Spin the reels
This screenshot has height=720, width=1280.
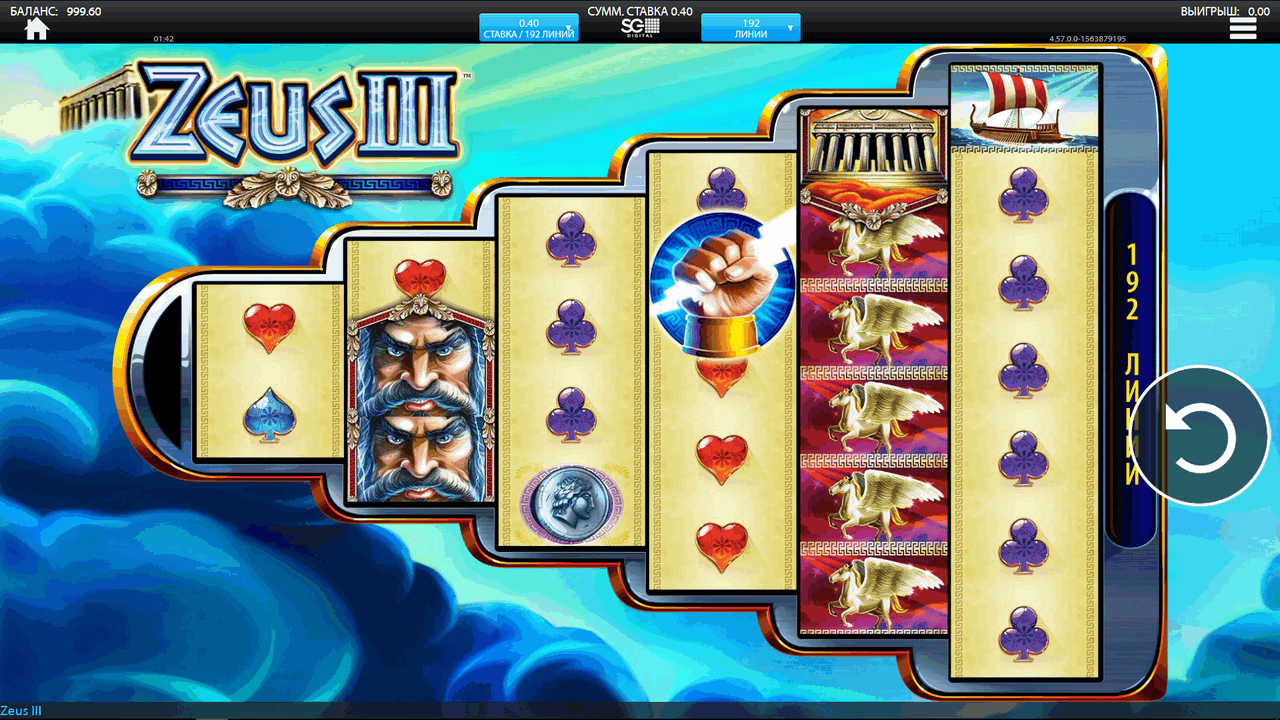1201,436
